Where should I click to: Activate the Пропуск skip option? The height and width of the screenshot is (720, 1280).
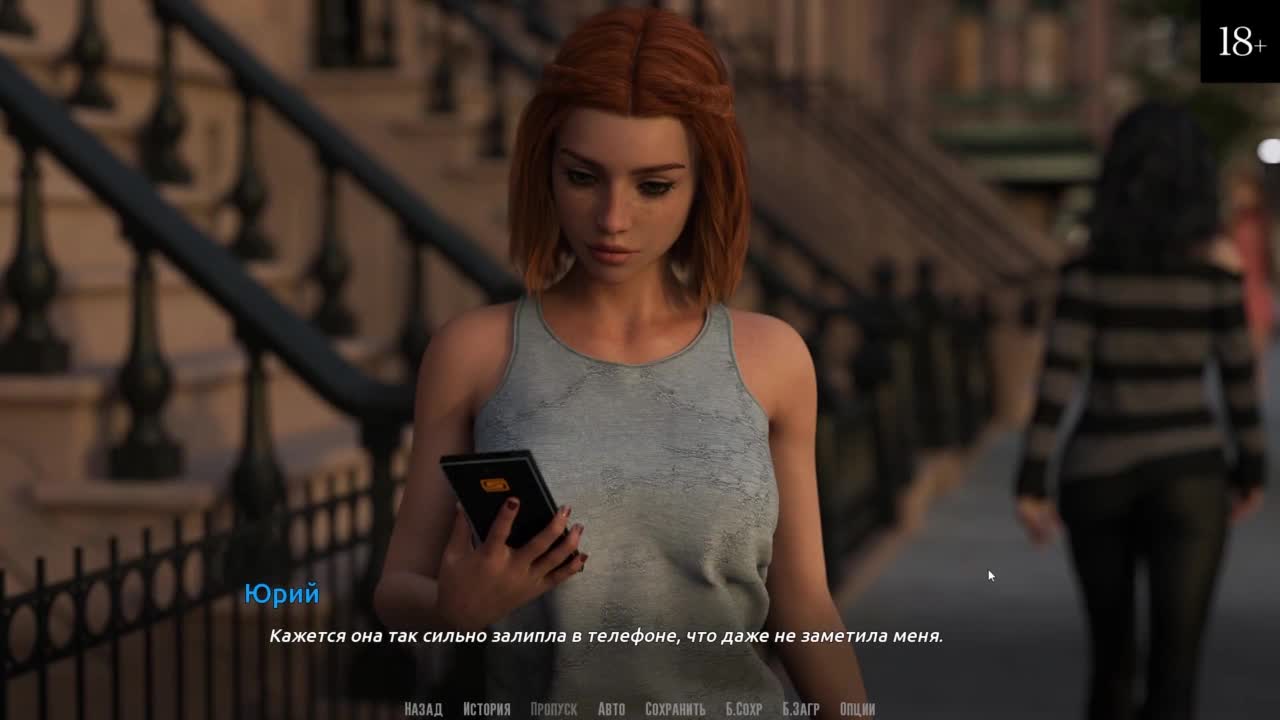[553, 709]
